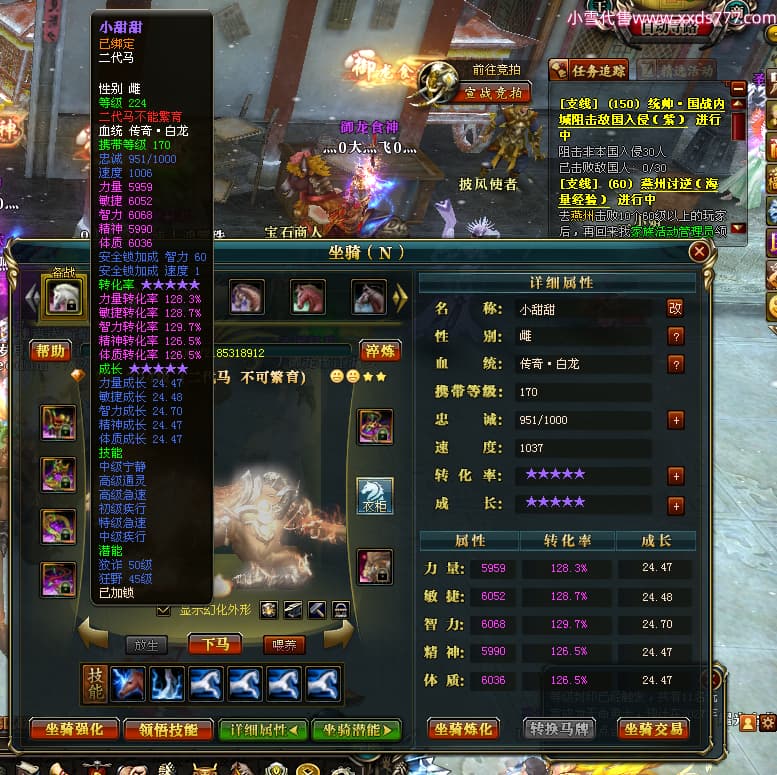
Task: Toggle the 显示幻化外形 checkbox
Action: pyautogui.click(x=164, y=610)
